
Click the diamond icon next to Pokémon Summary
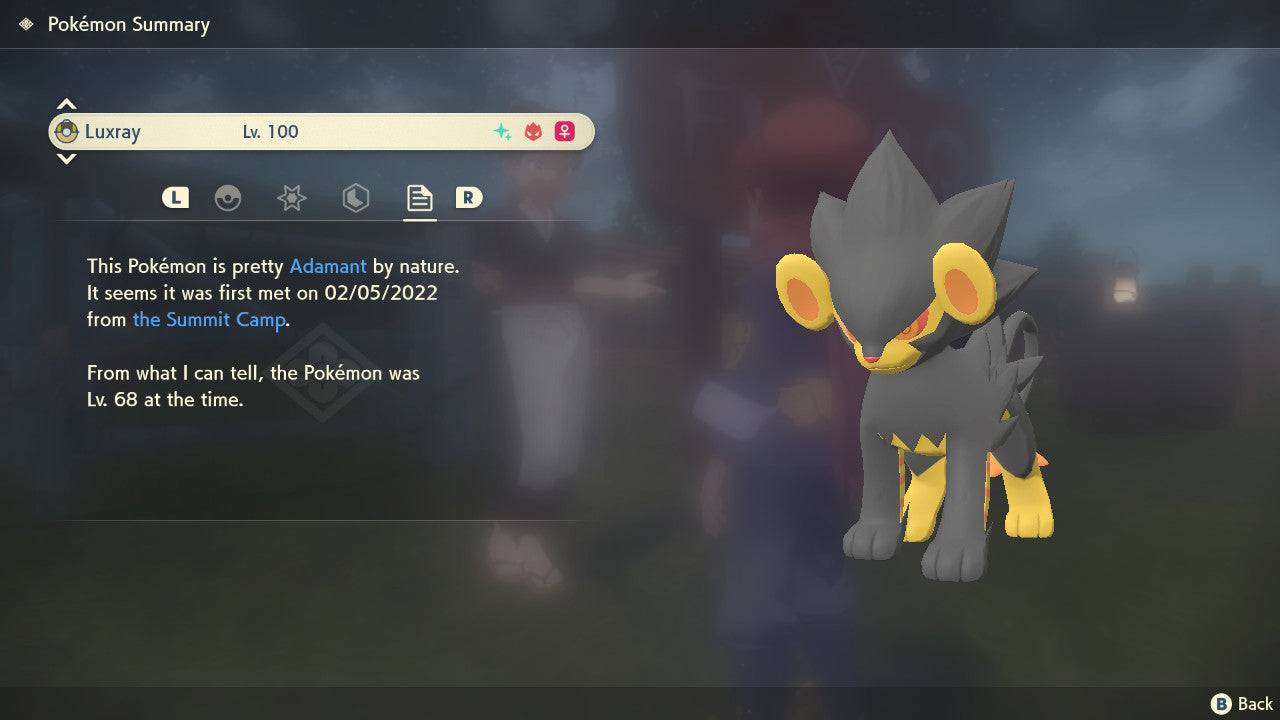coord(24,24)
